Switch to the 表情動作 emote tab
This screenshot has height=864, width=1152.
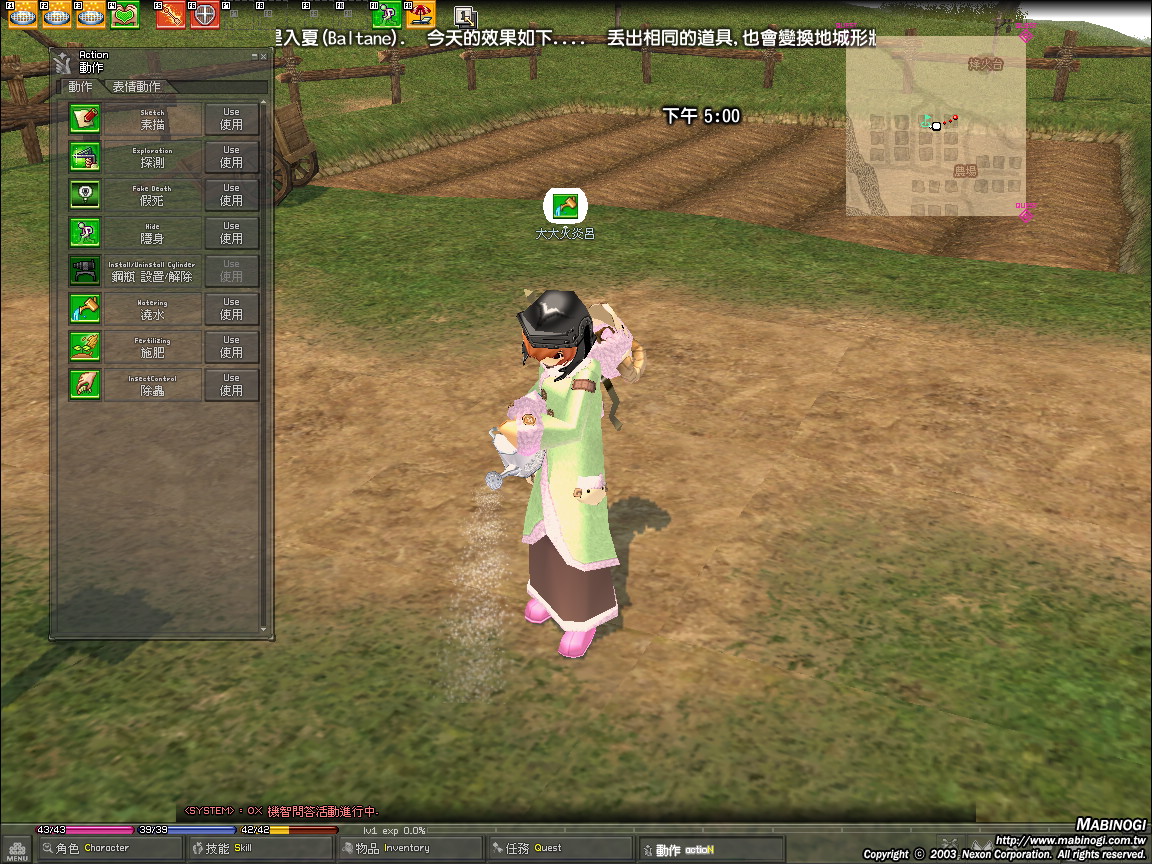pos(136,87)
